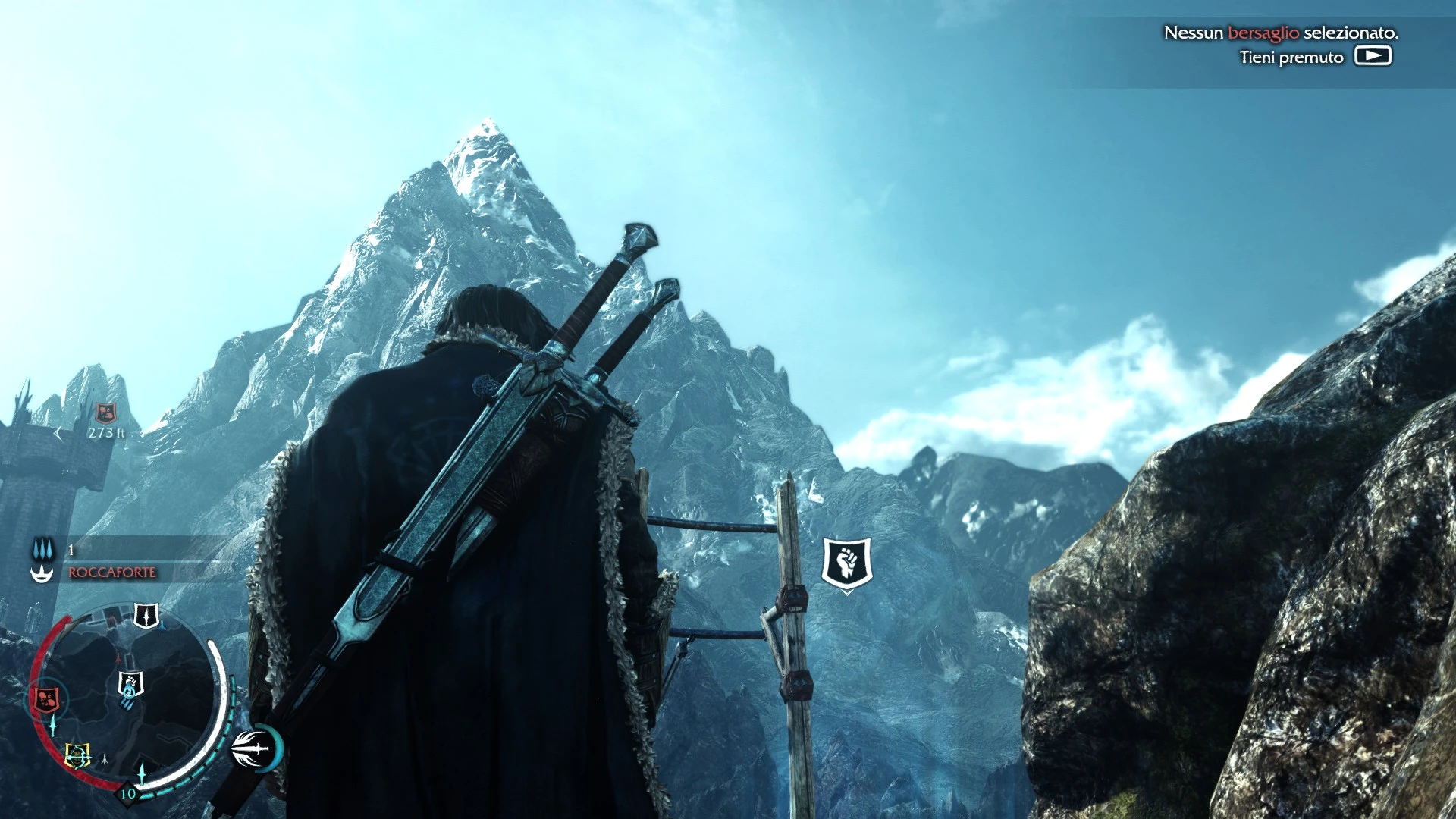Select the yellow bow hunter icon on minimap
The height and width of the screenshot is (819, 1456).
(x=77, y=753)
